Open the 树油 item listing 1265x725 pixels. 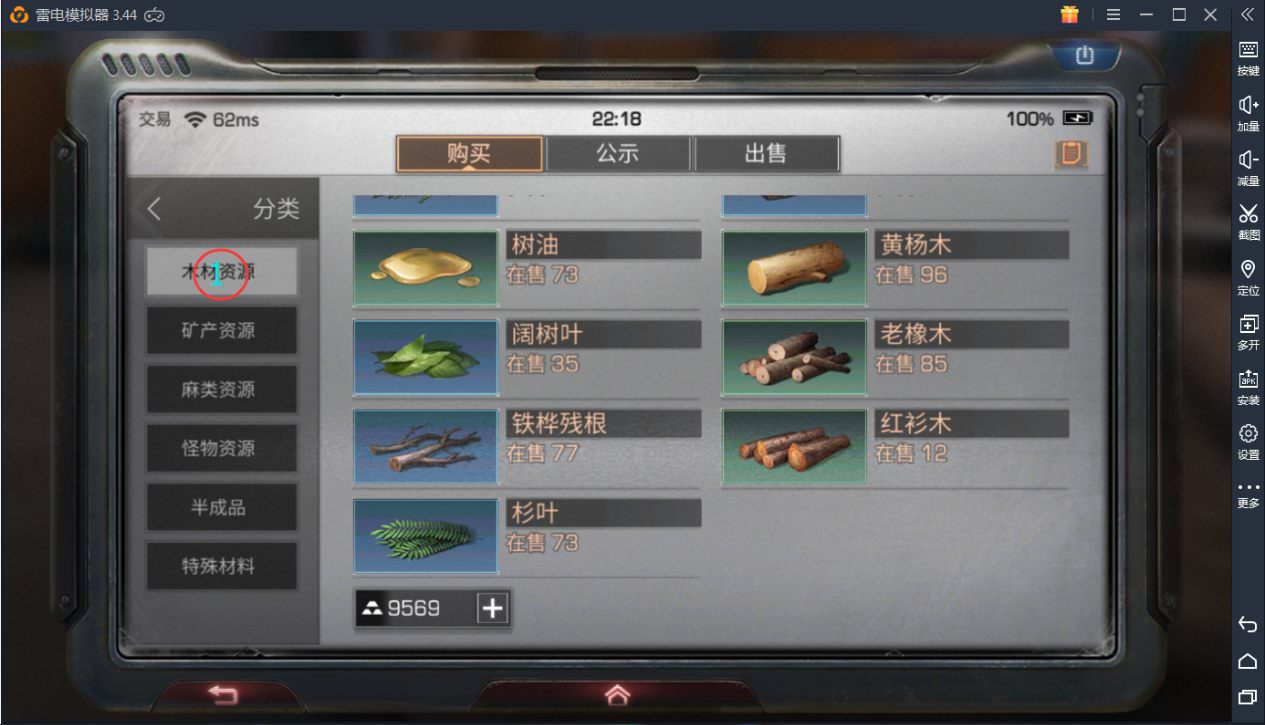pos(527,267)
